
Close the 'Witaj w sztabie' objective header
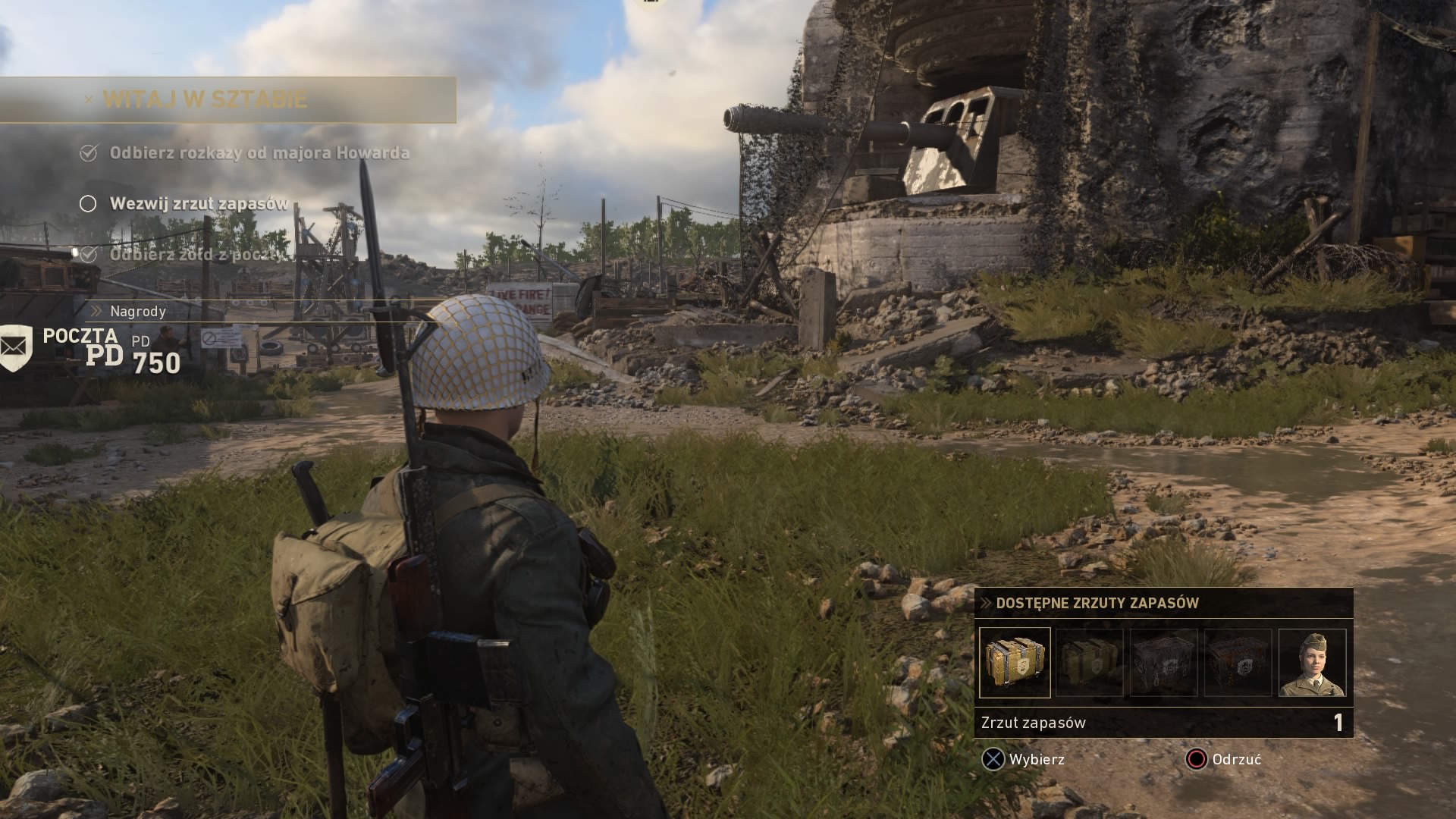click(89, 99)
